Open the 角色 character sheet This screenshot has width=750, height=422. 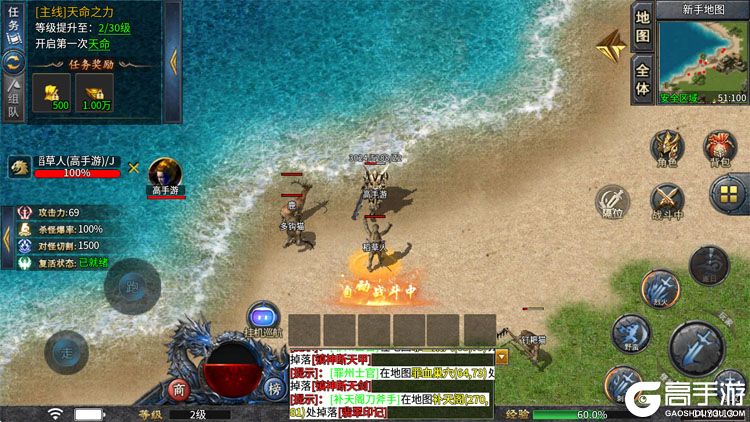coord(666,147)
